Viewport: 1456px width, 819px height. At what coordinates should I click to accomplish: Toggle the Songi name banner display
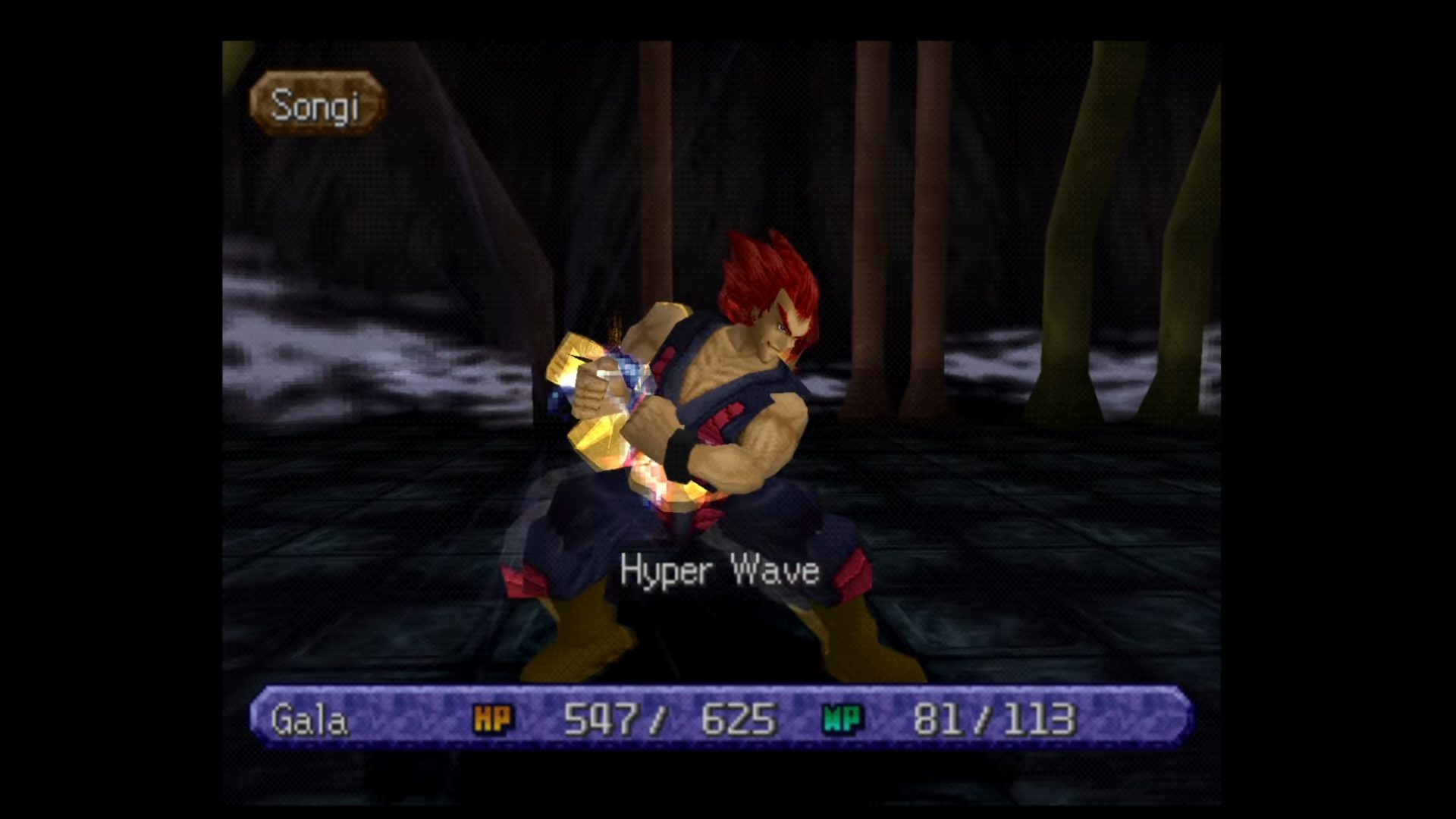point(317,104)
